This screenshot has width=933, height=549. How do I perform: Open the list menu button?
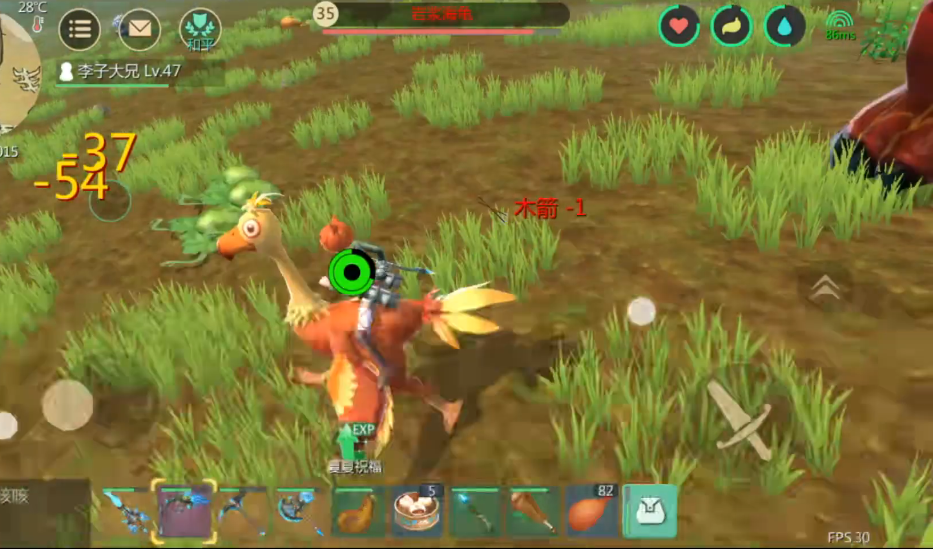click(80, 28)
